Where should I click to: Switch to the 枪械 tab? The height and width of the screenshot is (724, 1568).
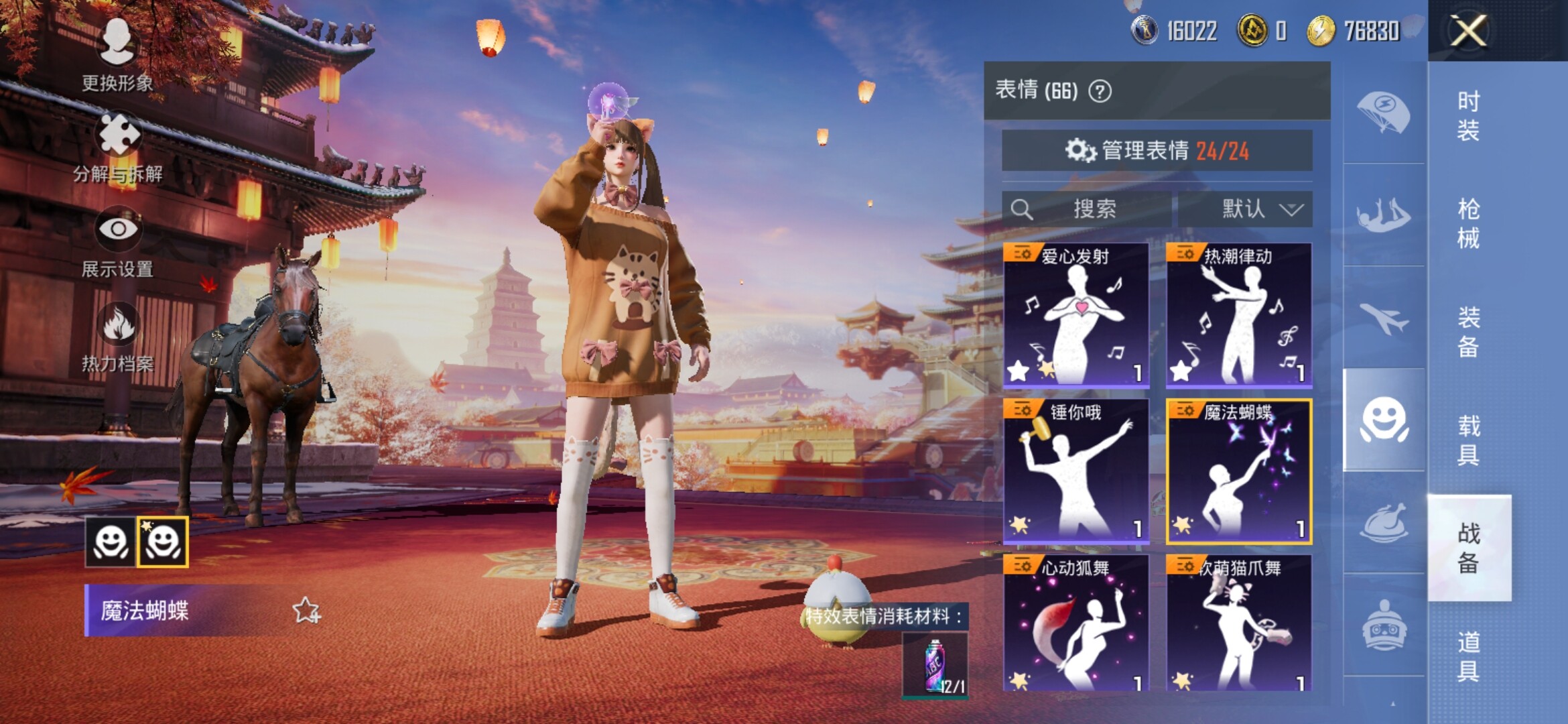(1468, 223)
